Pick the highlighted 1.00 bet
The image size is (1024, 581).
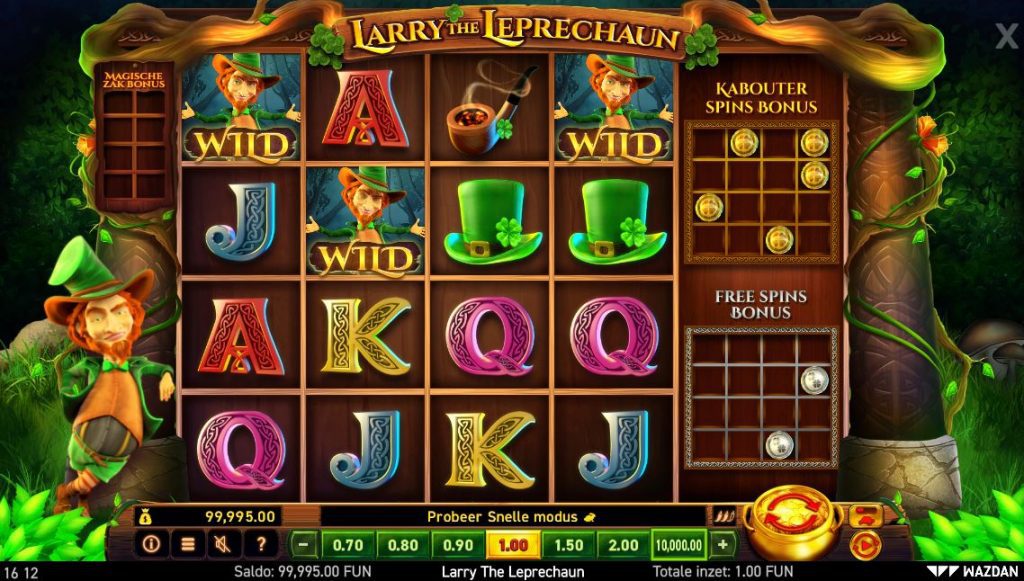(513, 546)
